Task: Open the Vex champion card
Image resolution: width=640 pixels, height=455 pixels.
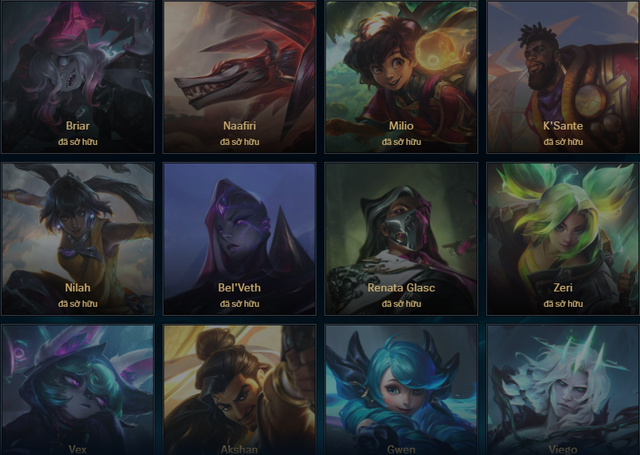Action: tap(77, 390)
